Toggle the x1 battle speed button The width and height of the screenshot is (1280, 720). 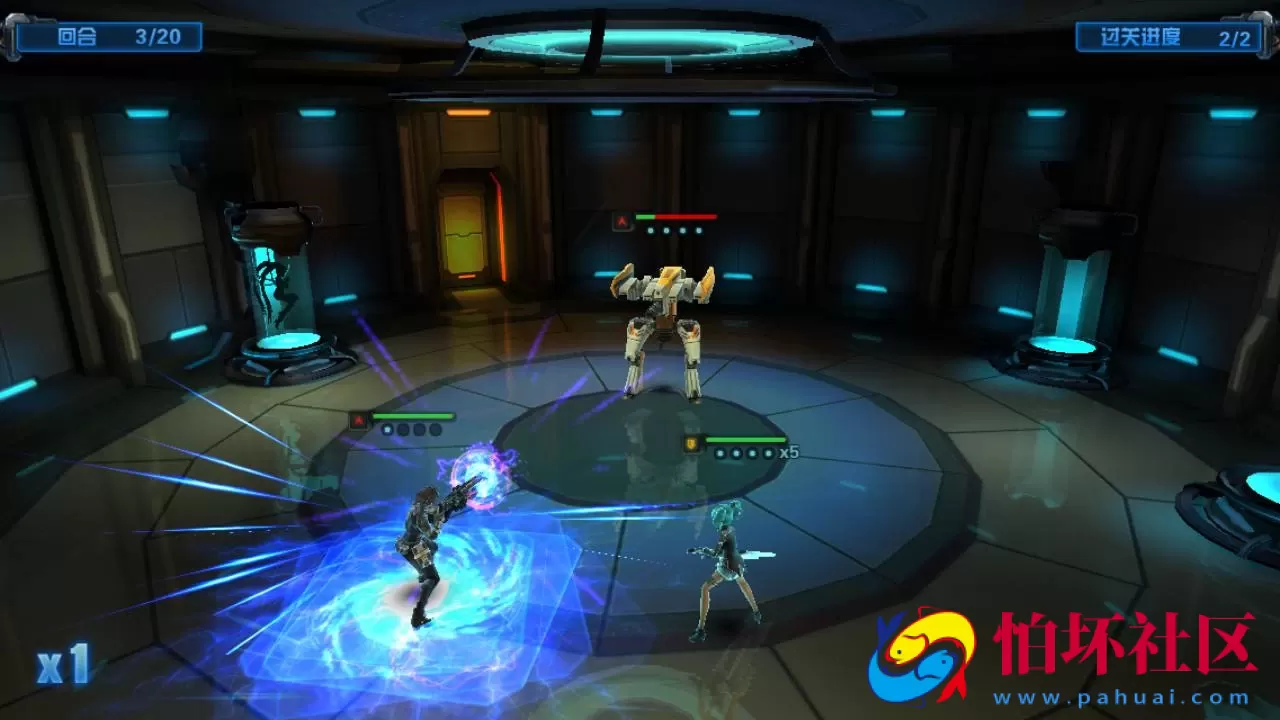(63, 665)
